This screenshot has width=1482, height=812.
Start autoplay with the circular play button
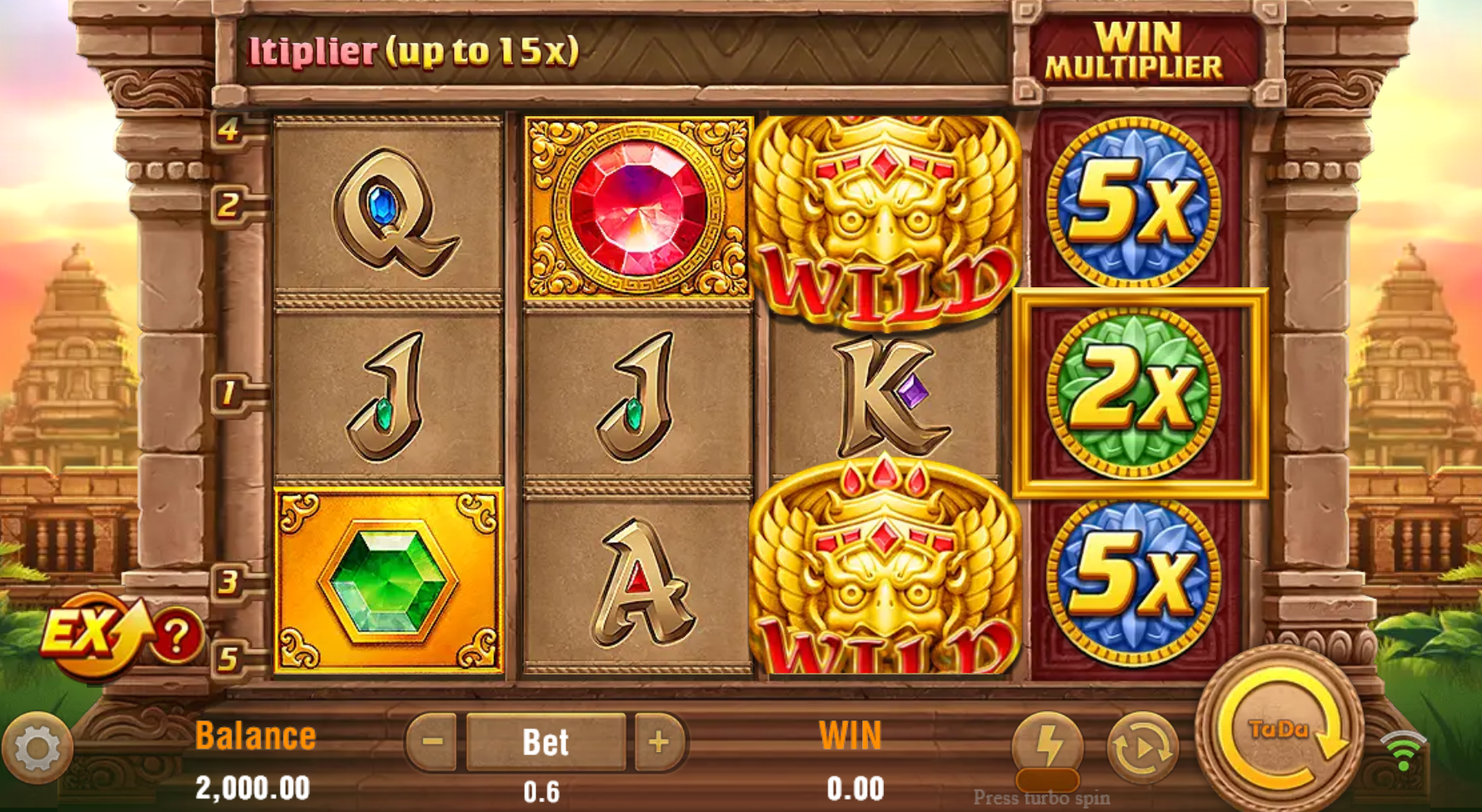[x=1142, y=748]
